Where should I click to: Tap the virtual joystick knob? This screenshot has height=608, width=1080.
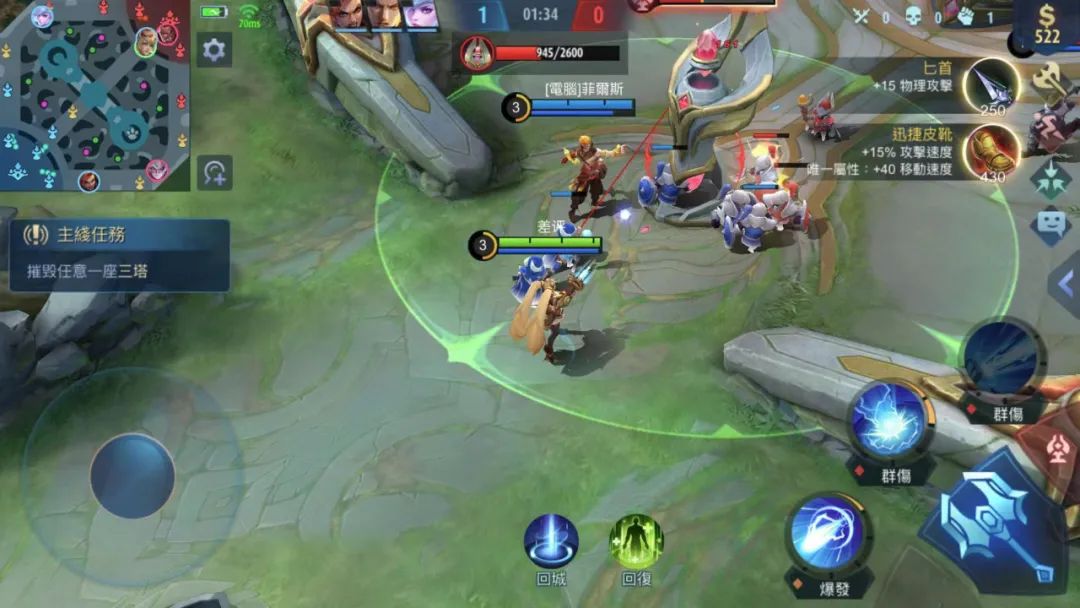[133, 476]
